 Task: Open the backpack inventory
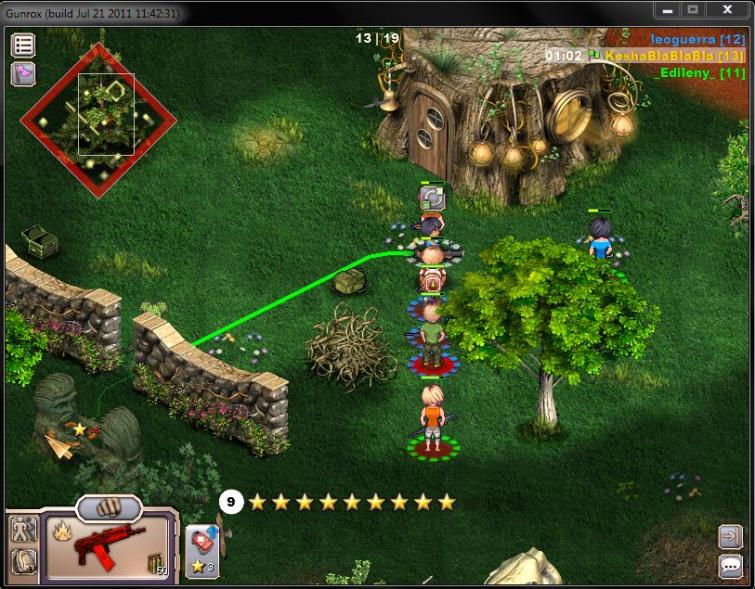[24, 561]
